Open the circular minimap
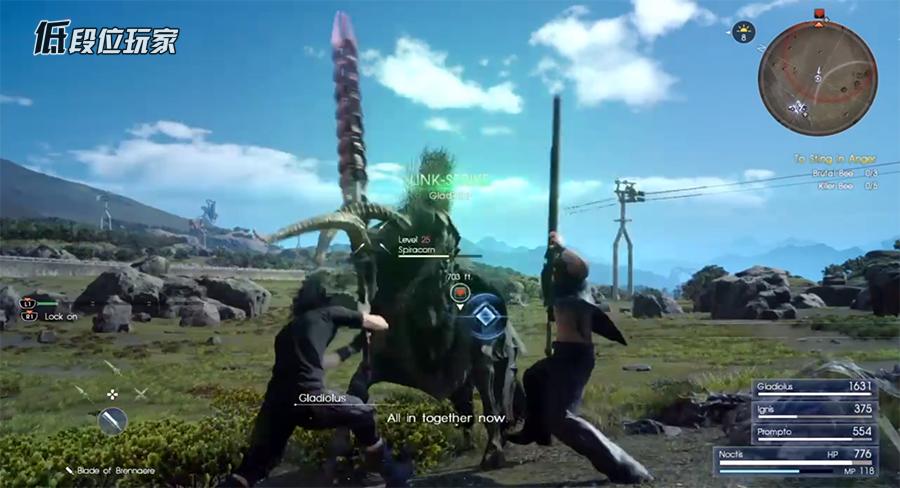Viewport: 900px width, 488px height. click(818, 79)
